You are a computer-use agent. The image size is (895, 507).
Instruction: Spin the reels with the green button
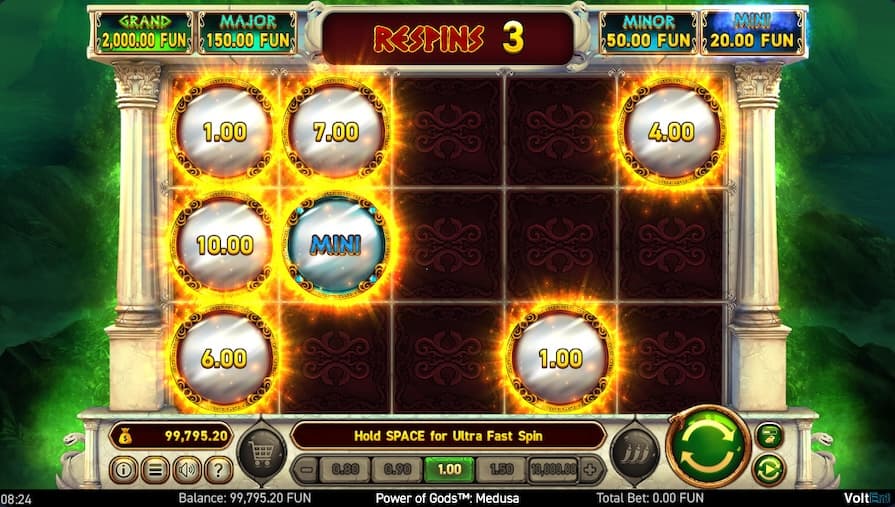tap(708, 446)
